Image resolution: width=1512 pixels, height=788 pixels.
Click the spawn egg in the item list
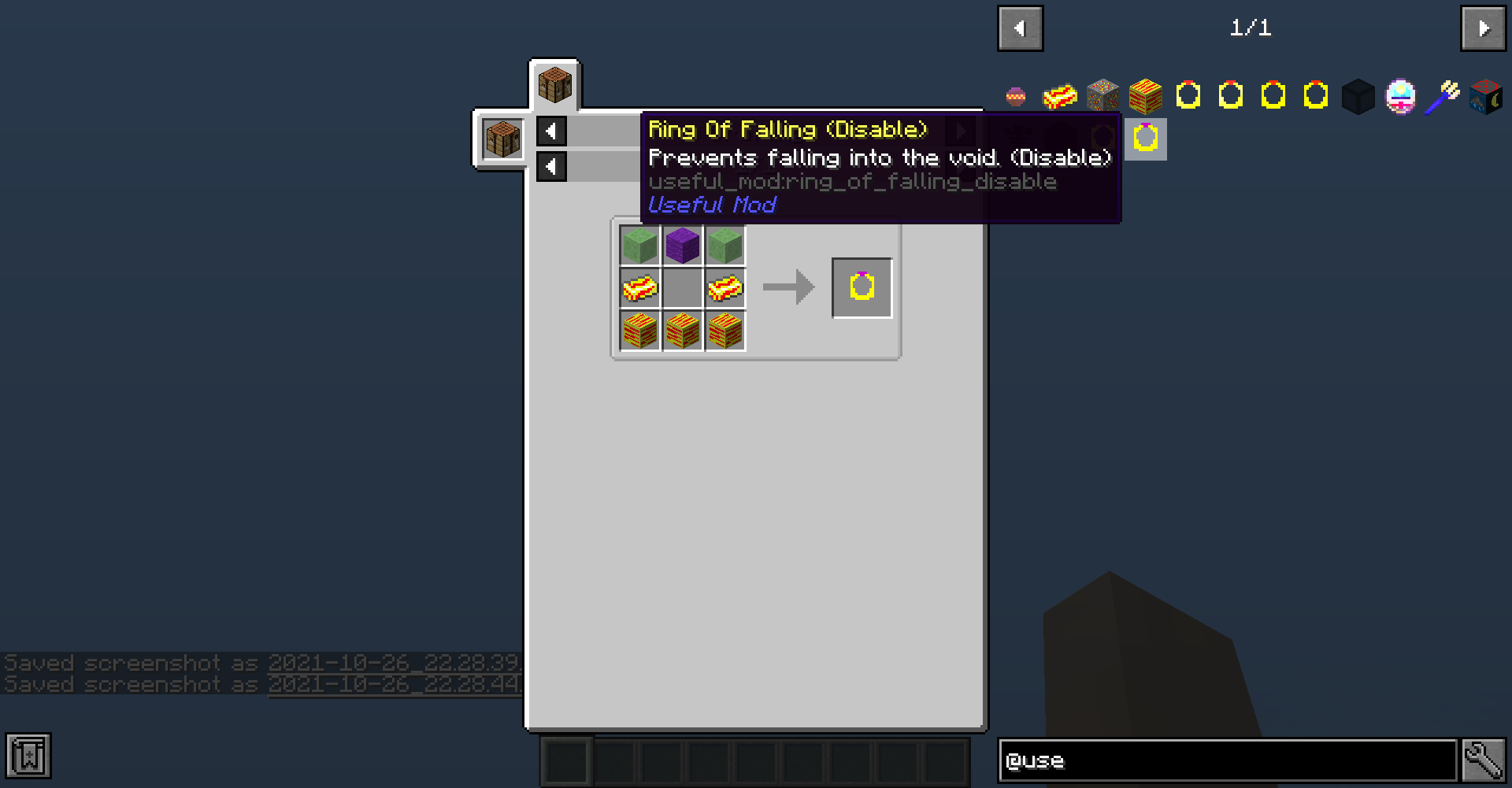coord(1401,95)
